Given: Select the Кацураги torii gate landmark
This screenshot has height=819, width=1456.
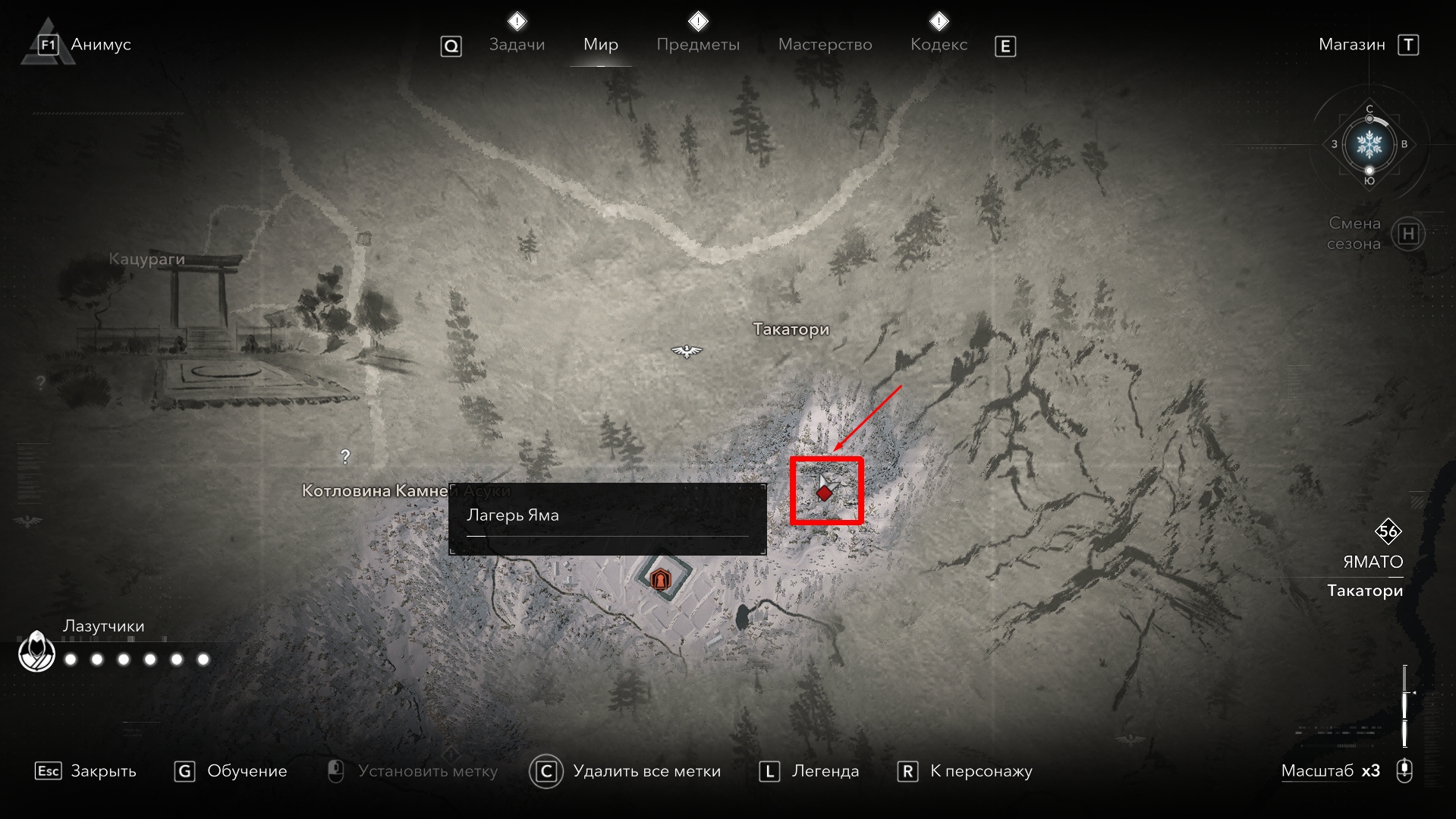Looking at the screenshot, I should coord(199,292).
